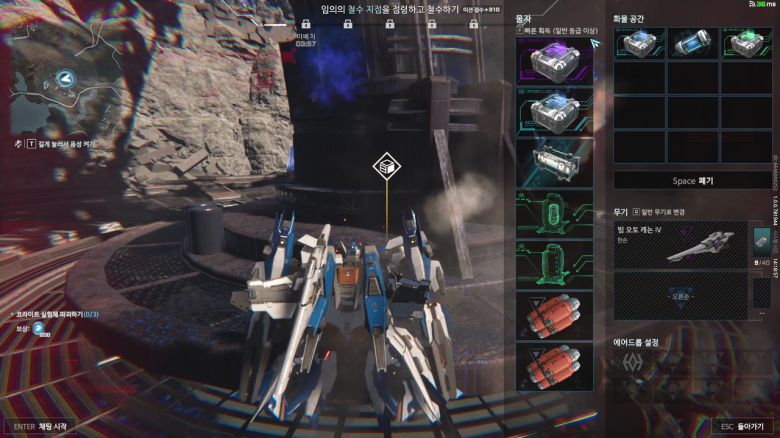Click the 에어드롭 설정 airdrop icon

coord(632,363)
